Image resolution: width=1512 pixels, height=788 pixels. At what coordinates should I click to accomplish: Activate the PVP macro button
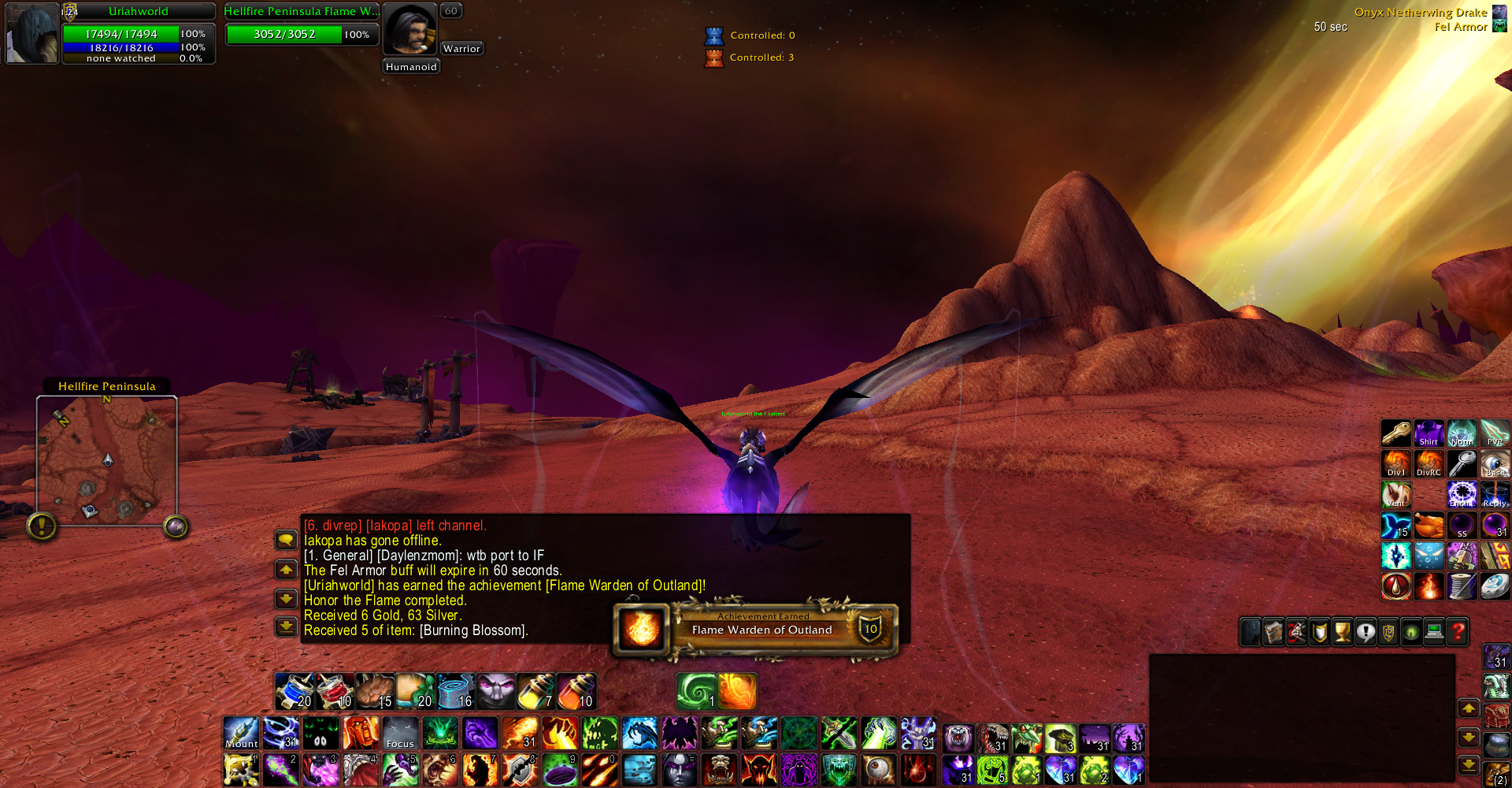[x=1495, y=433]
